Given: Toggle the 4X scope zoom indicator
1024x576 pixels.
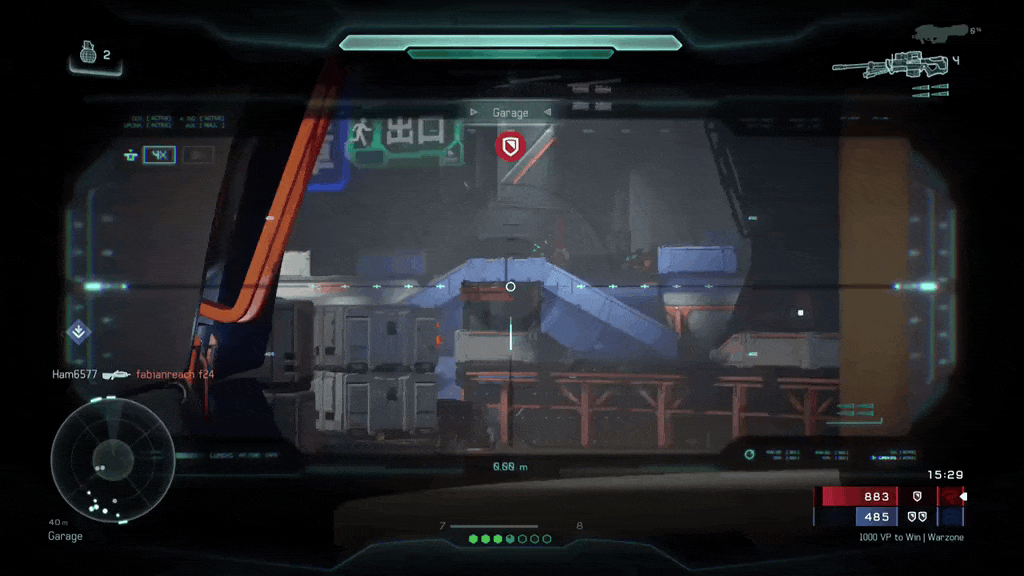Looking at the screenshot, I should click(159, 155).
